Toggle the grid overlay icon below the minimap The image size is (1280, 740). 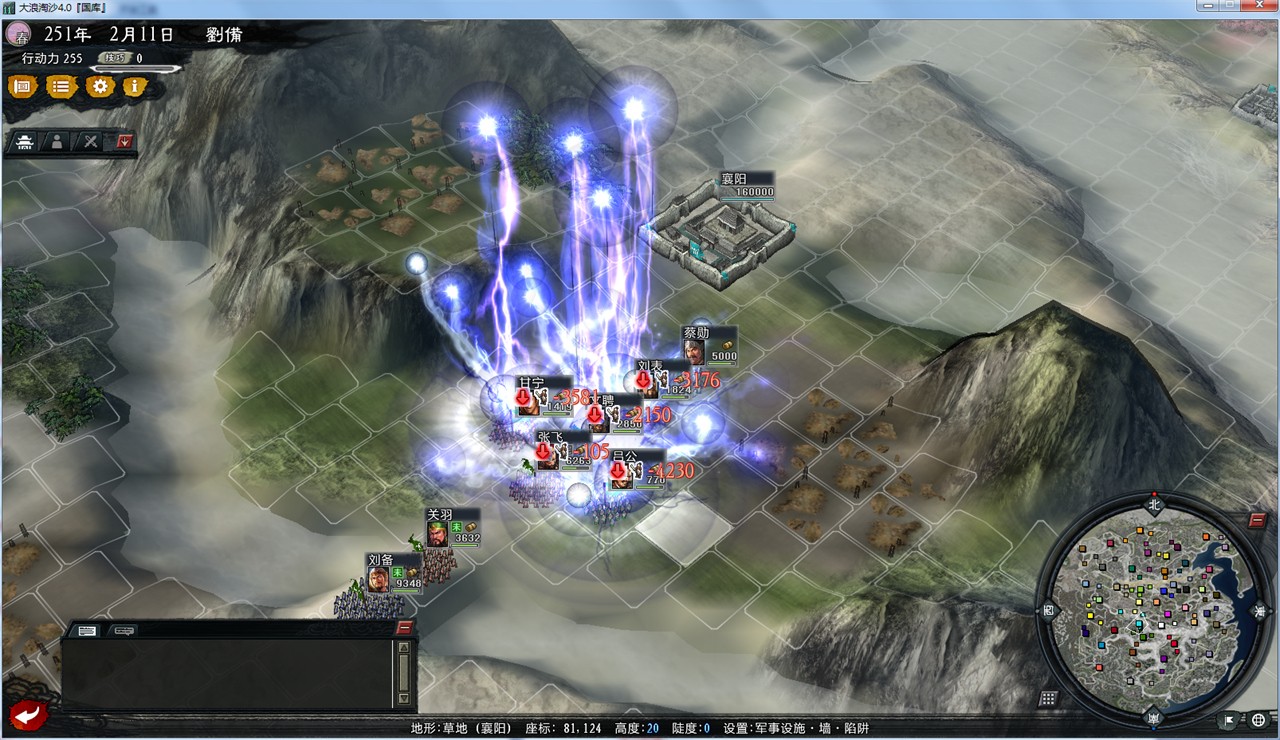pyautogui.click(x=1048, y=696)
